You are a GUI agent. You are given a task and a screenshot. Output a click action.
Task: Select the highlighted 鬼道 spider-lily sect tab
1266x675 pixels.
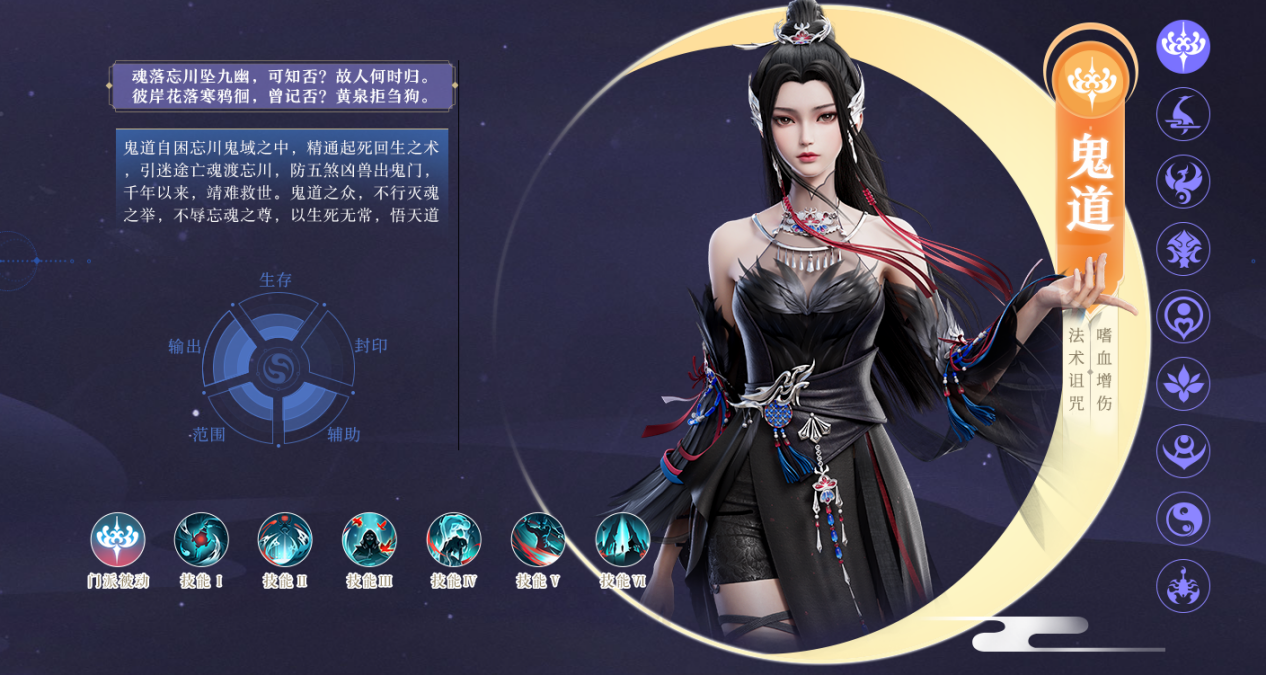point(1183,47)
